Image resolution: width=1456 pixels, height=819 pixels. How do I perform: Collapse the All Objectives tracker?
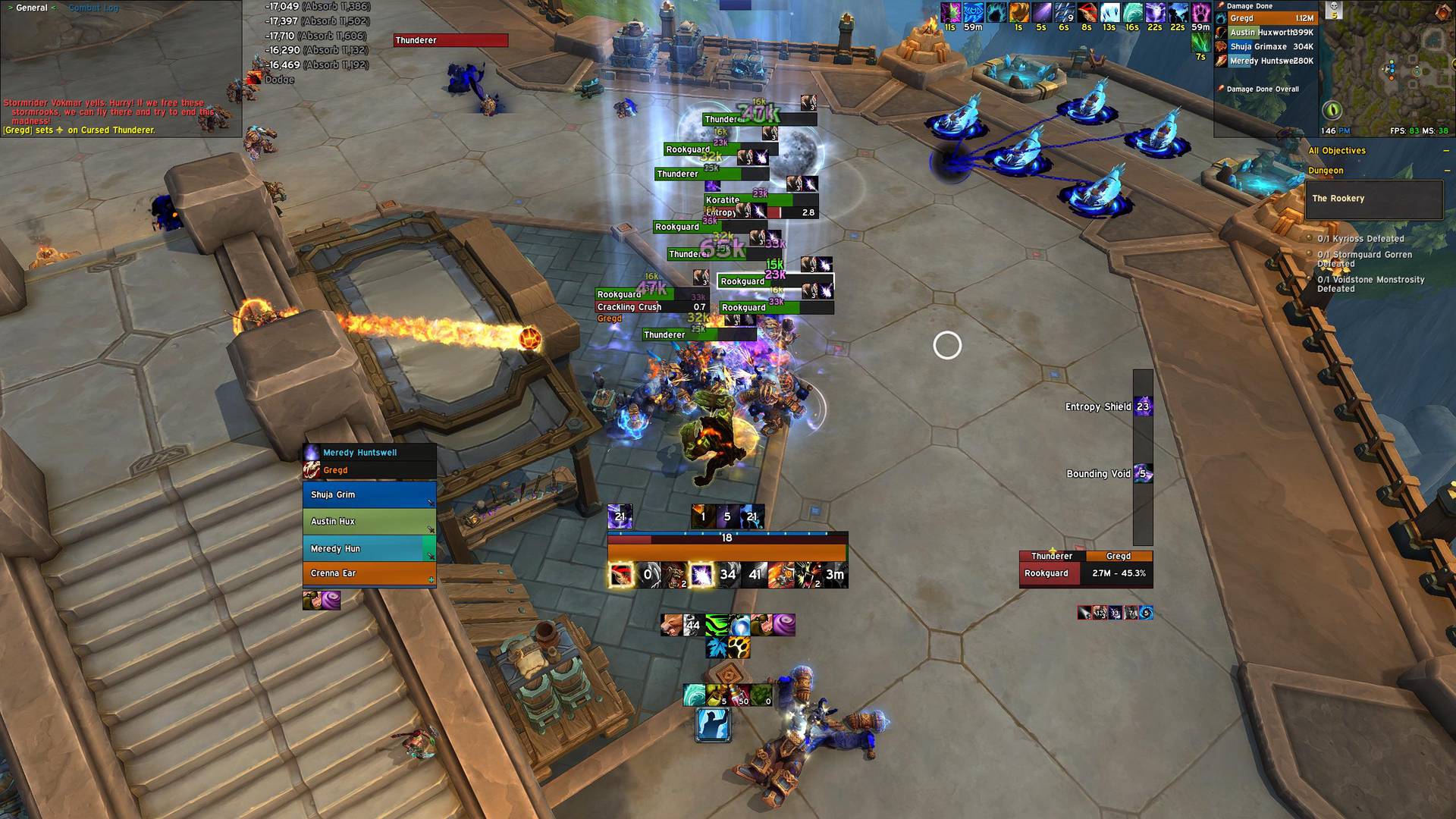1446,151
